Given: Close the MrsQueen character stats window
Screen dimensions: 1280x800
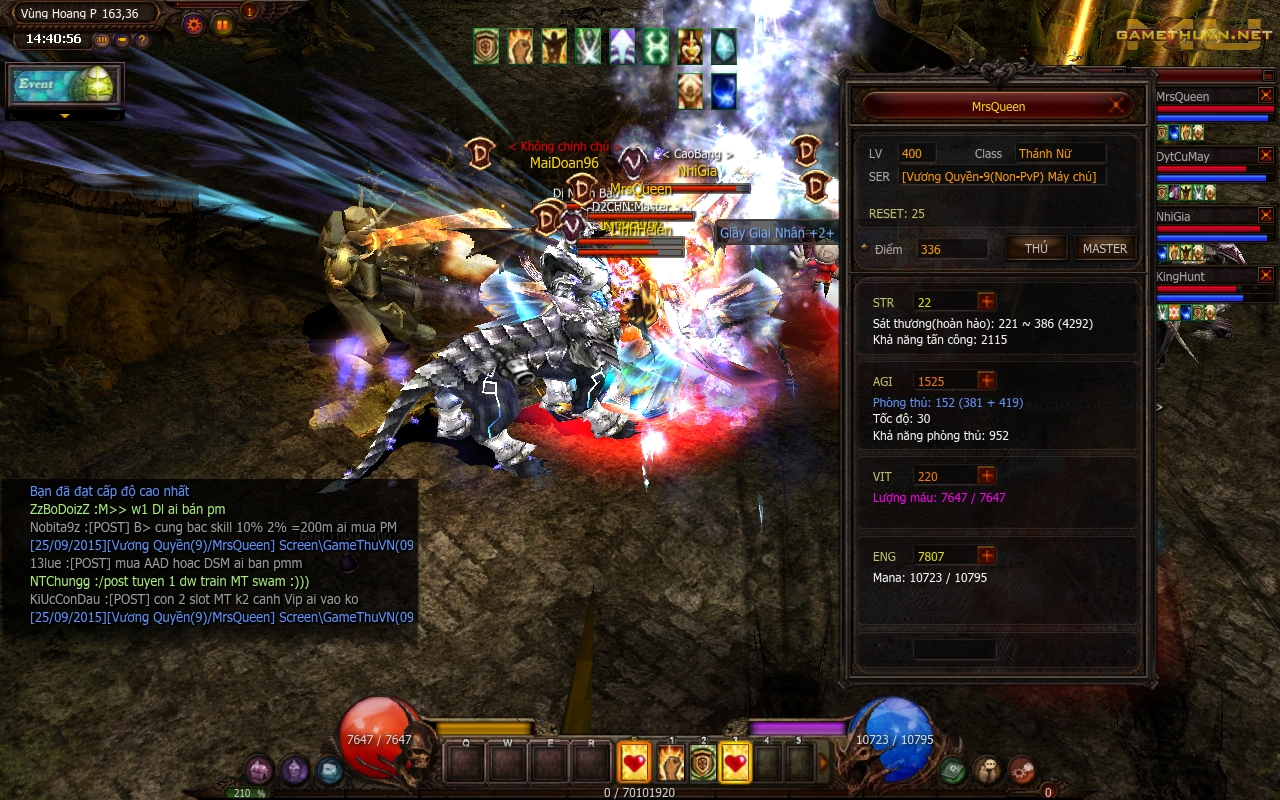Looking at the screenshot, I should tap(1116, 106).
